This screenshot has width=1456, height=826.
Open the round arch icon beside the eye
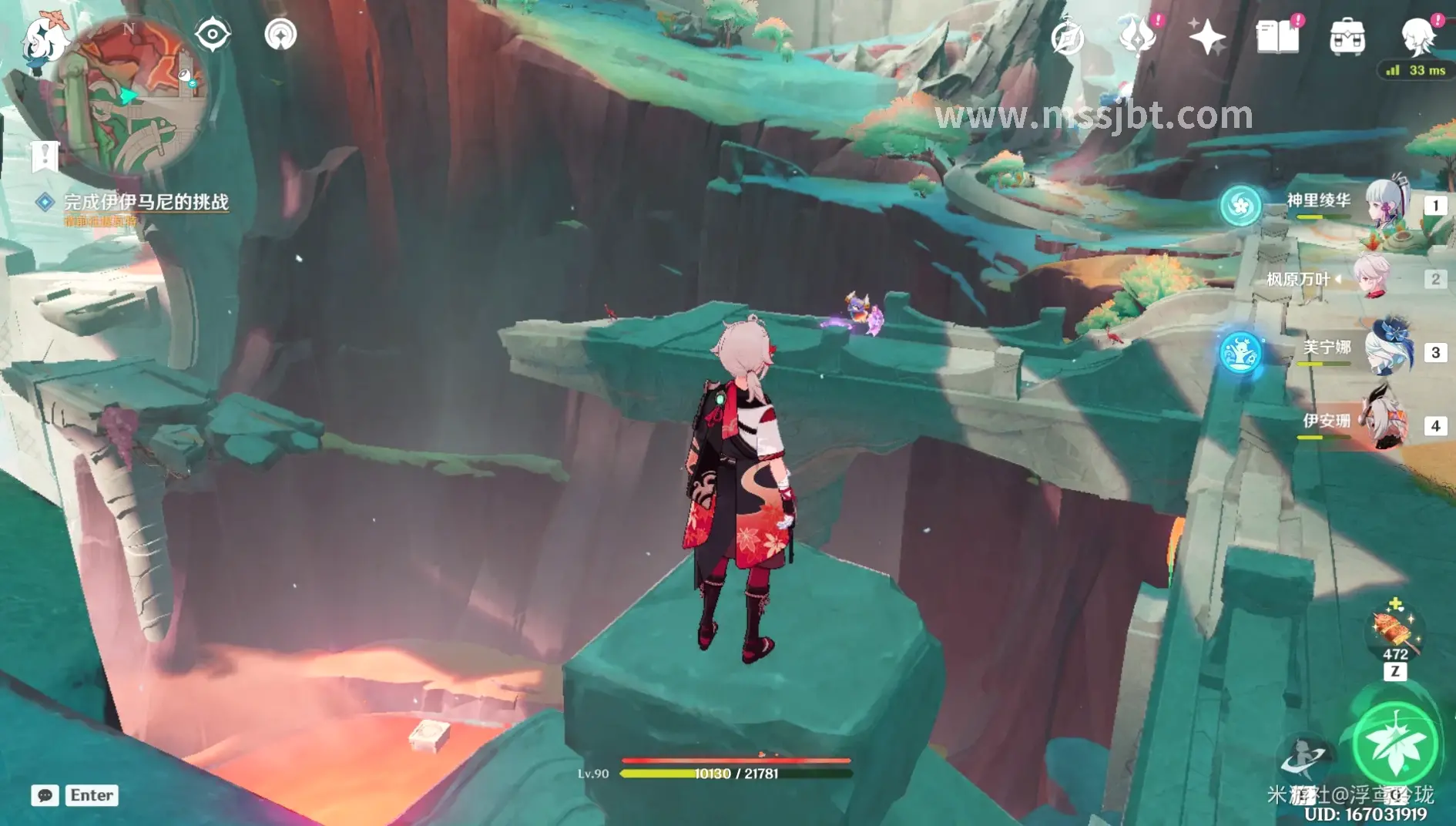click(x=280, y=35)
